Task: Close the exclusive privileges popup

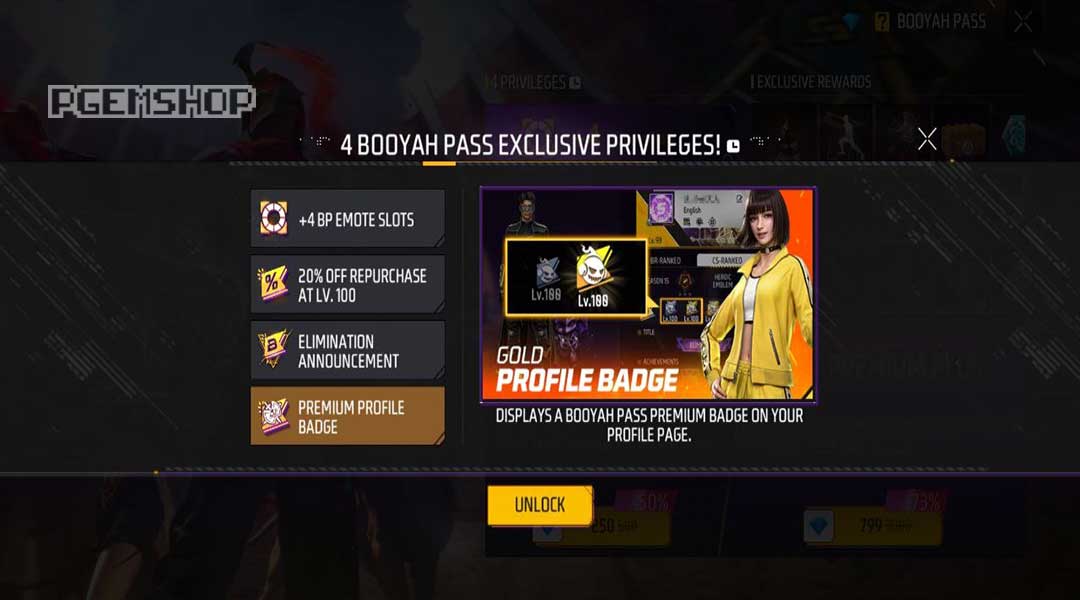Action: [927, 139]
